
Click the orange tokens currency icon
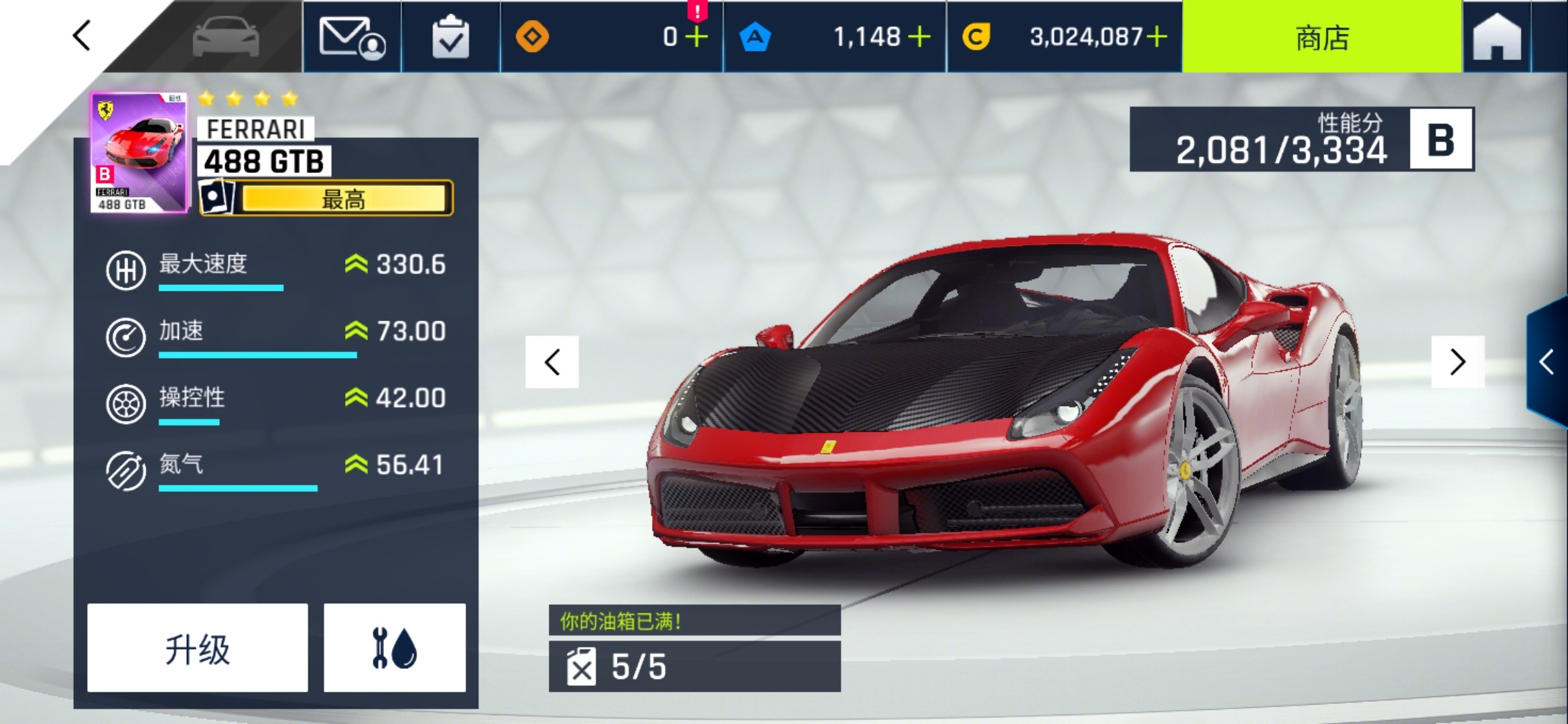tap(533, 38)
